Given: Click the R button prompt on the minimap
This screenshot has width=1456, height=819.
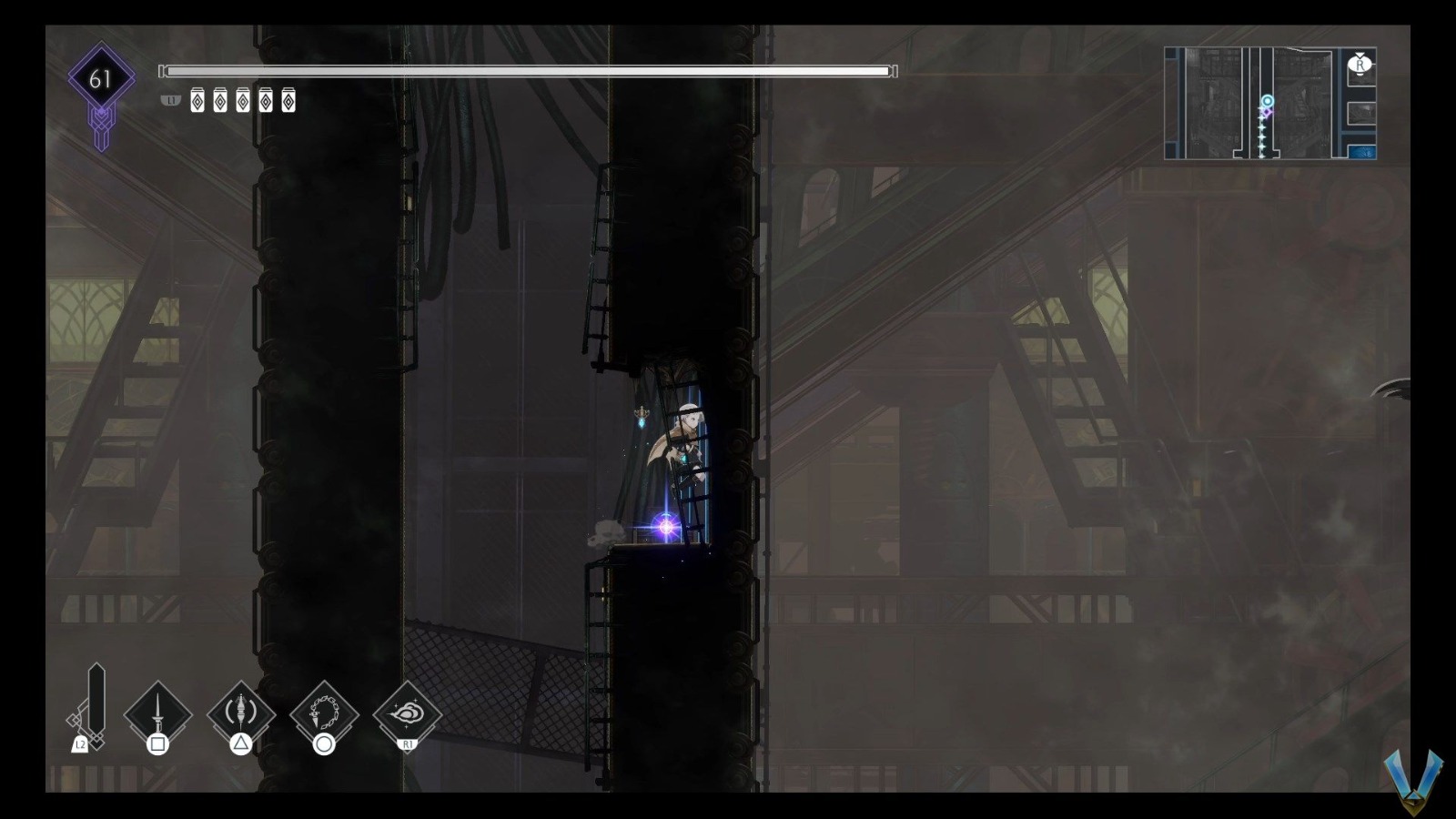Looking at the screenshot, I should coord(1360,64).
